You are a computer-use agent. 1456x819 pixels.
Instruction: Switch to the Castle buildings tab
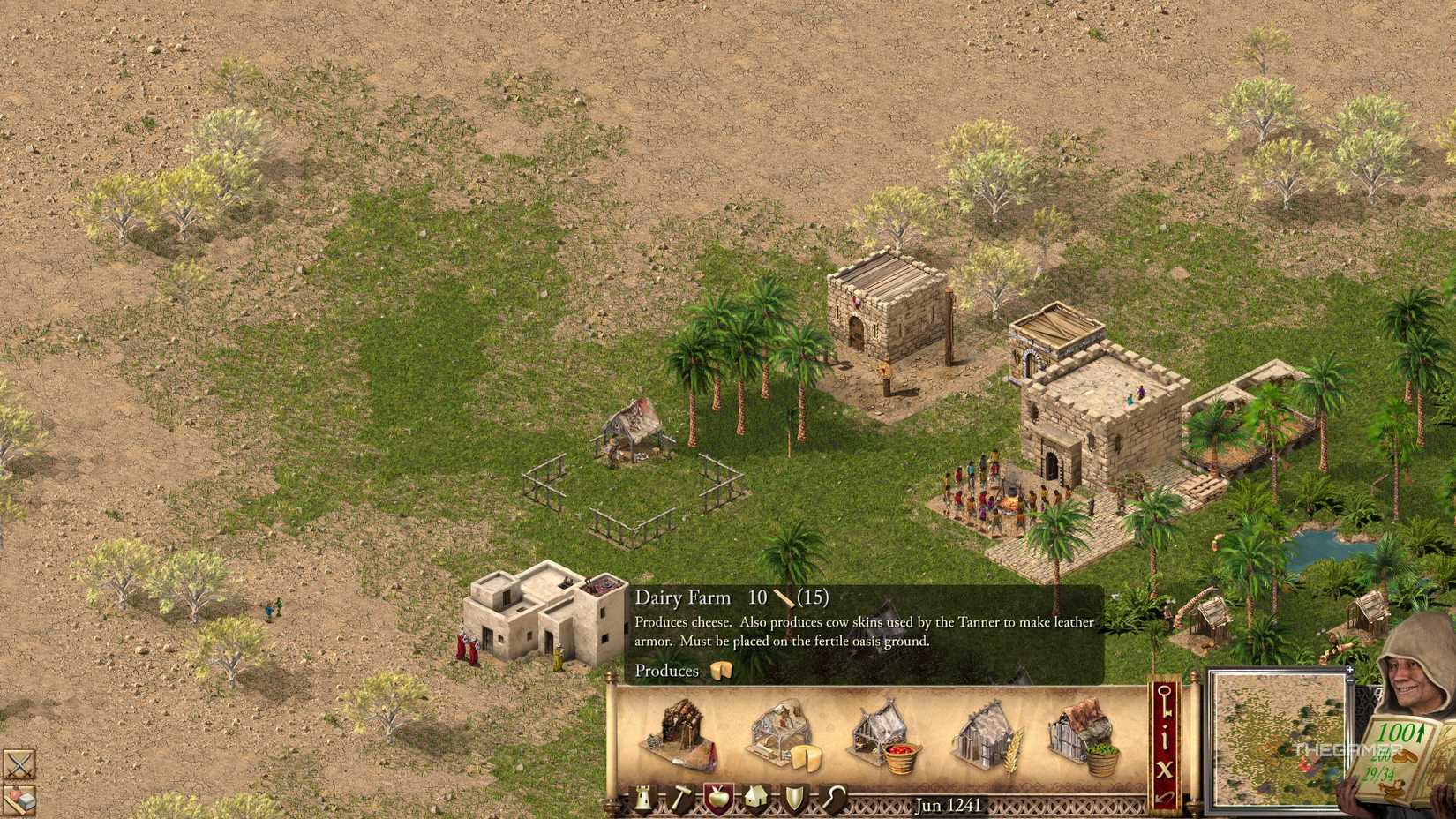click(642, 797)
